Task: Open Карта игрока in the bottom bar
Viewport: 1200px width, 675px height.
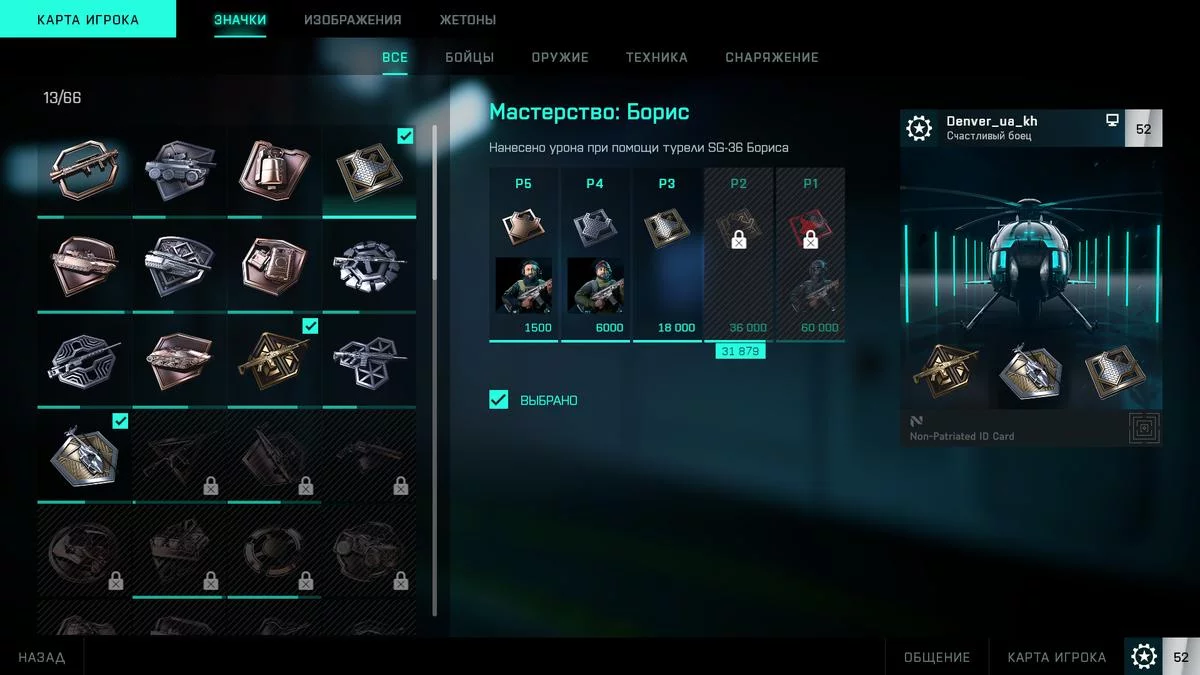Action: 1057,657
